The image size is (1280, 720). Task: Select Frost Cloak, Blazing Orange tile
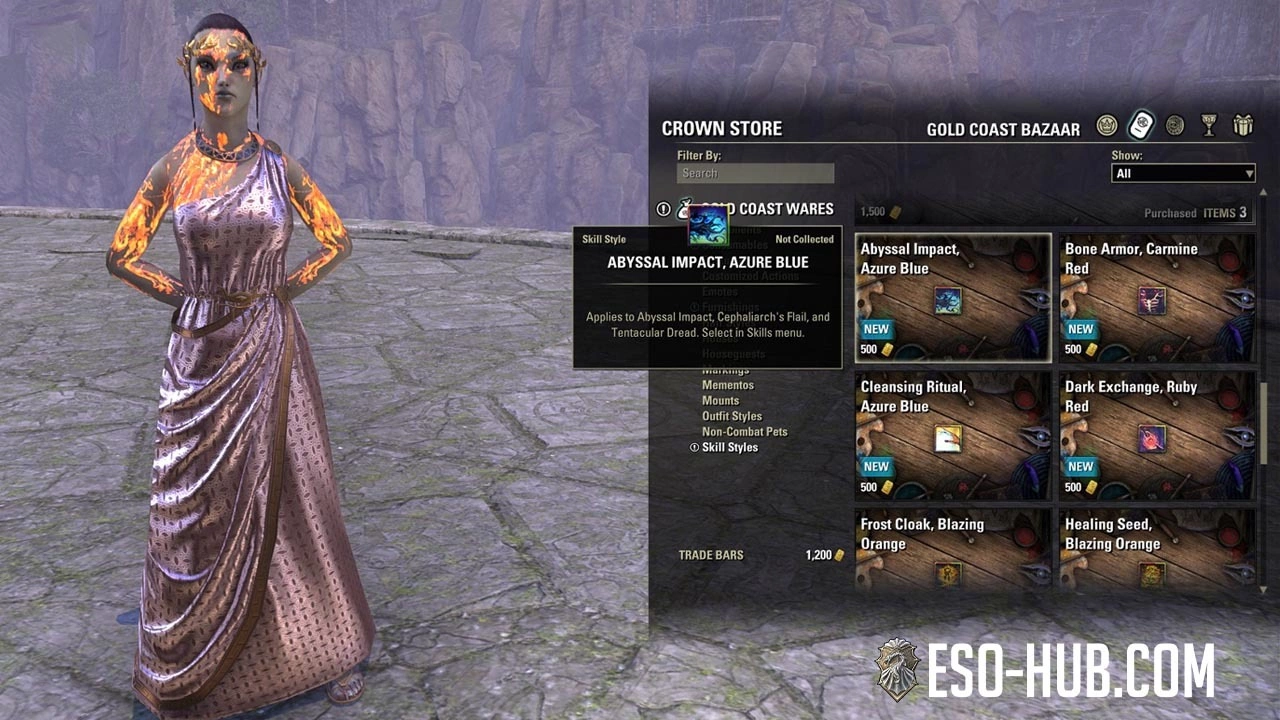pyautogui.click(x=952, y=550)
